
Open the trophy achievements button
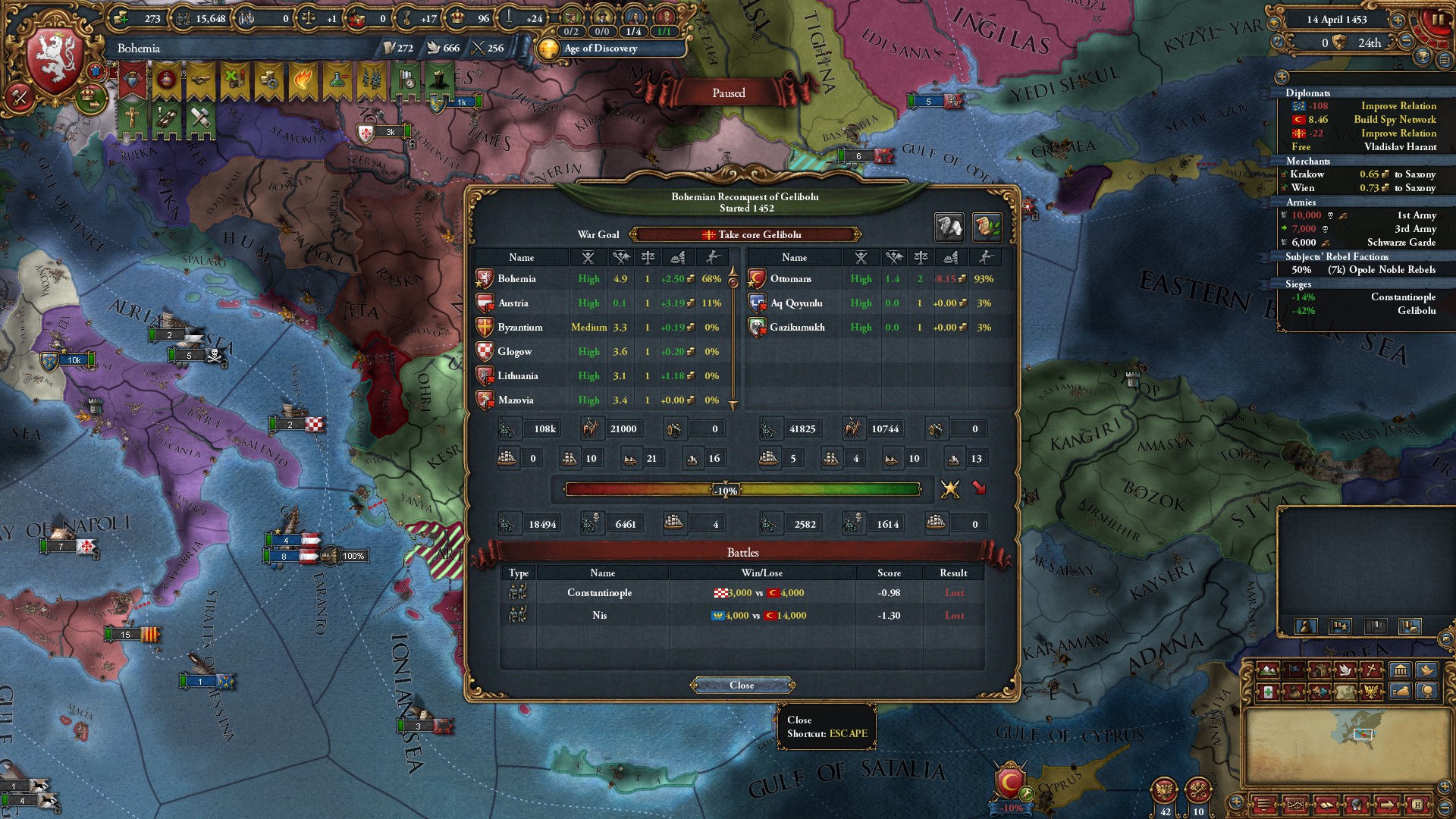[1423, 57]
